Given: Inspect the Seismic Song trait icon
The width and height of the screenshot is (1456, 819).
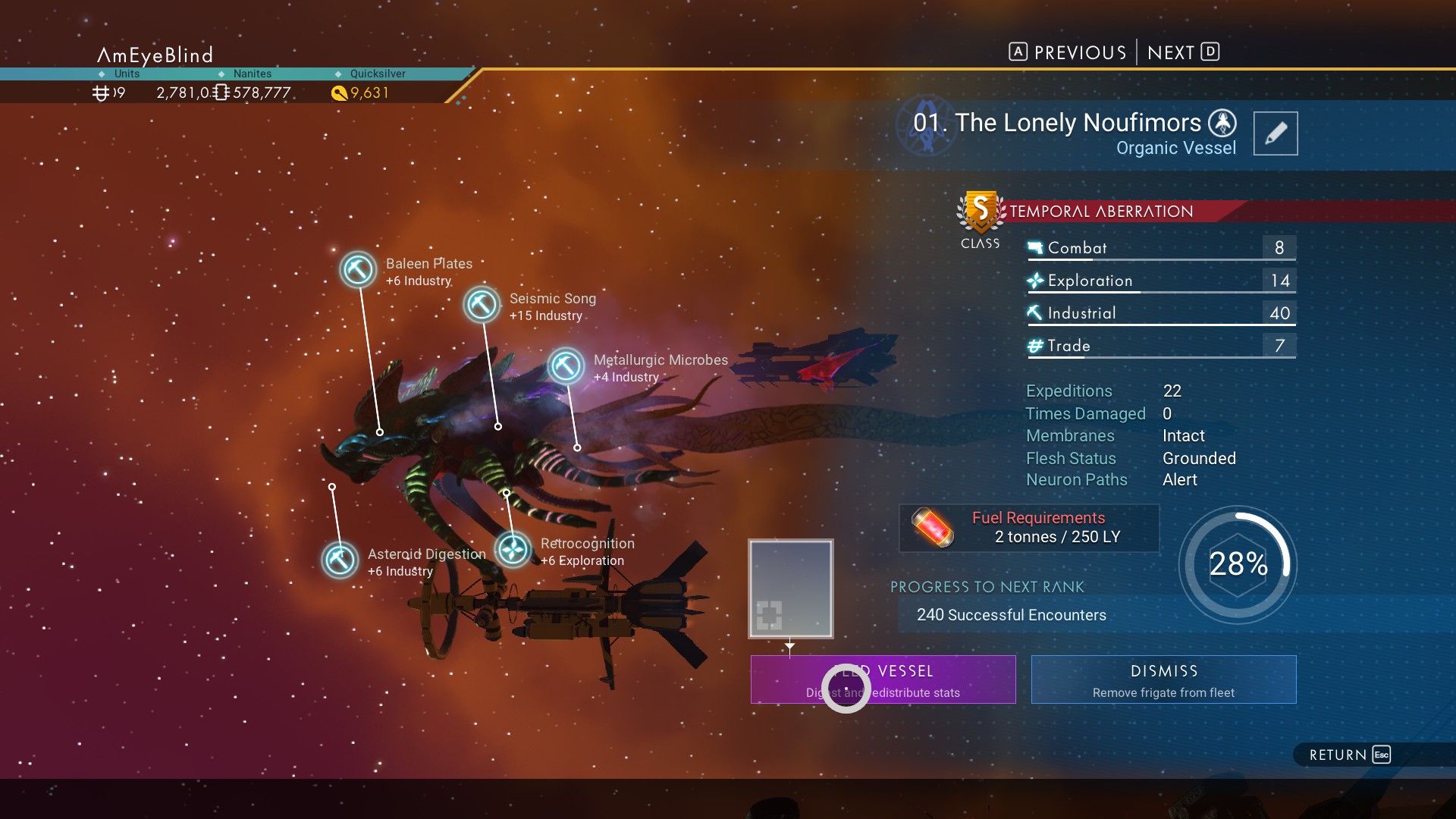Looking at the screenshot, I should point(482,305).
